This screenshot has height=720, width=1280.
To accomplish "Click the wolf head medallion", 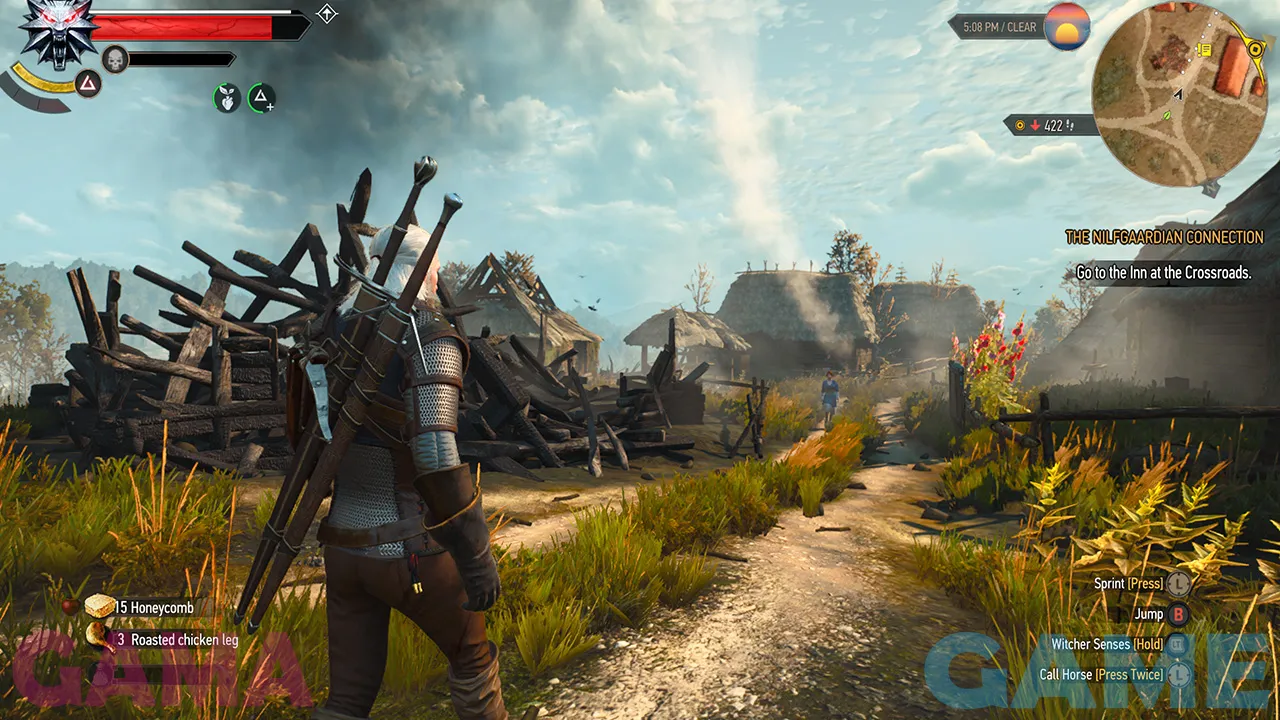I will click(57, 31).
